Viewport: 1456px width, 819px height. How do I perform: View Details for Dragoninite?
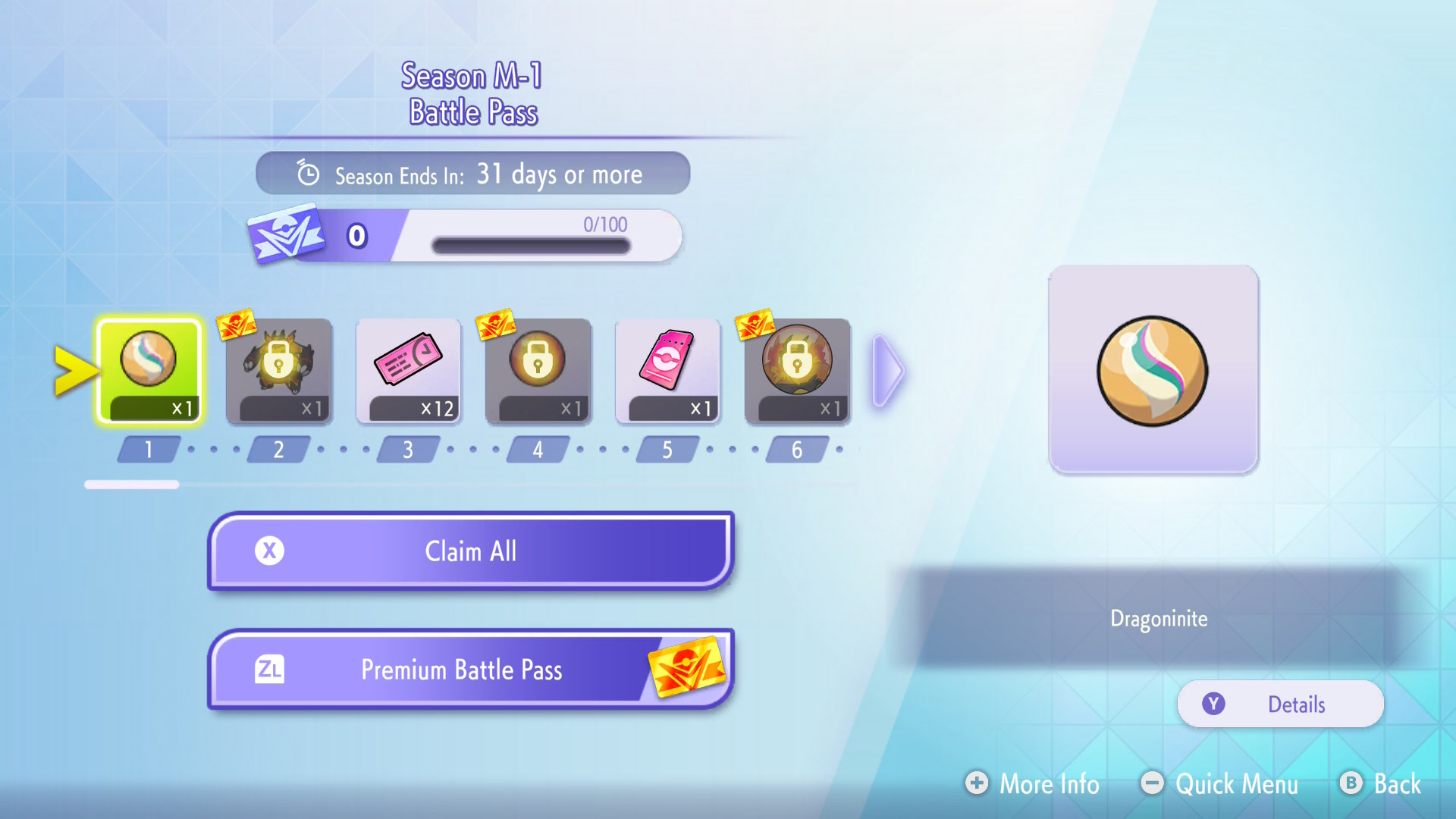[1280, 704]
